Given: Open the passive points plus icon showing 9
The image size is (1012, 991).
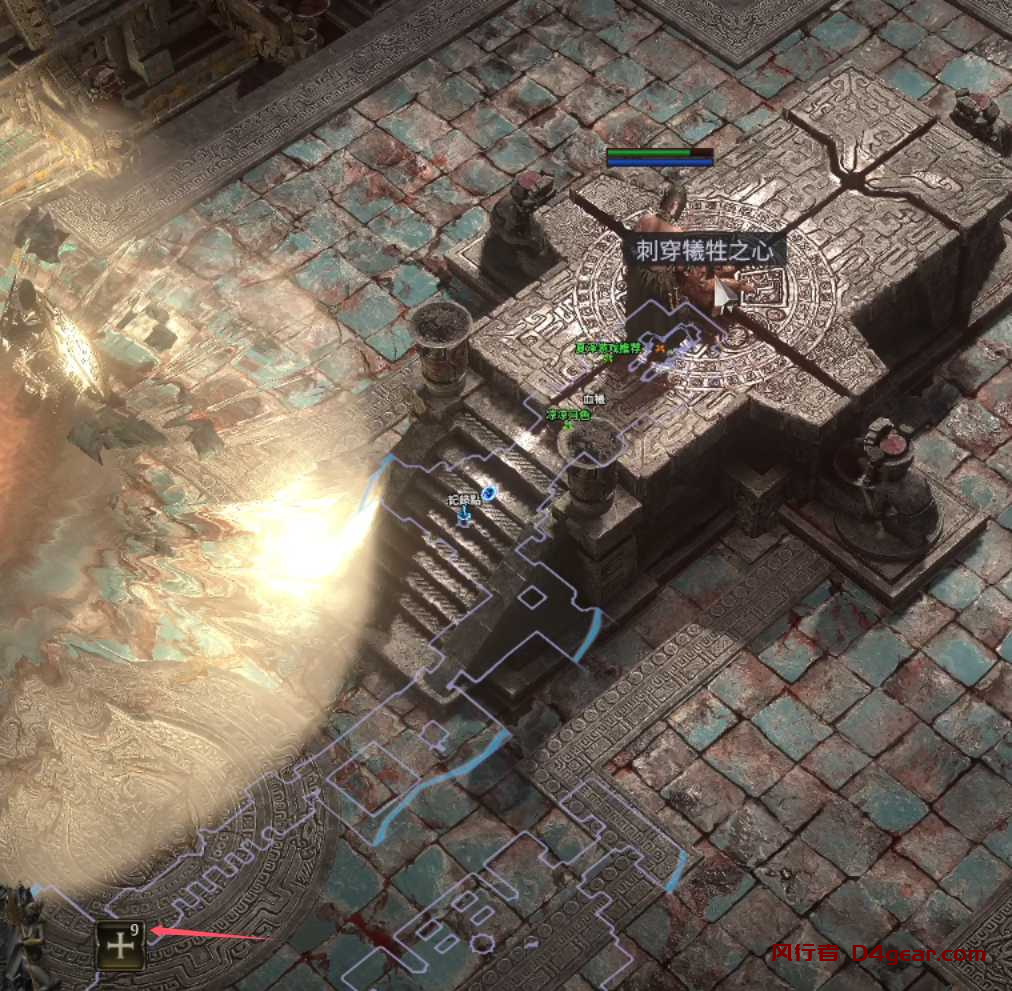Looking at the screenshot, I should click(120, 945).
